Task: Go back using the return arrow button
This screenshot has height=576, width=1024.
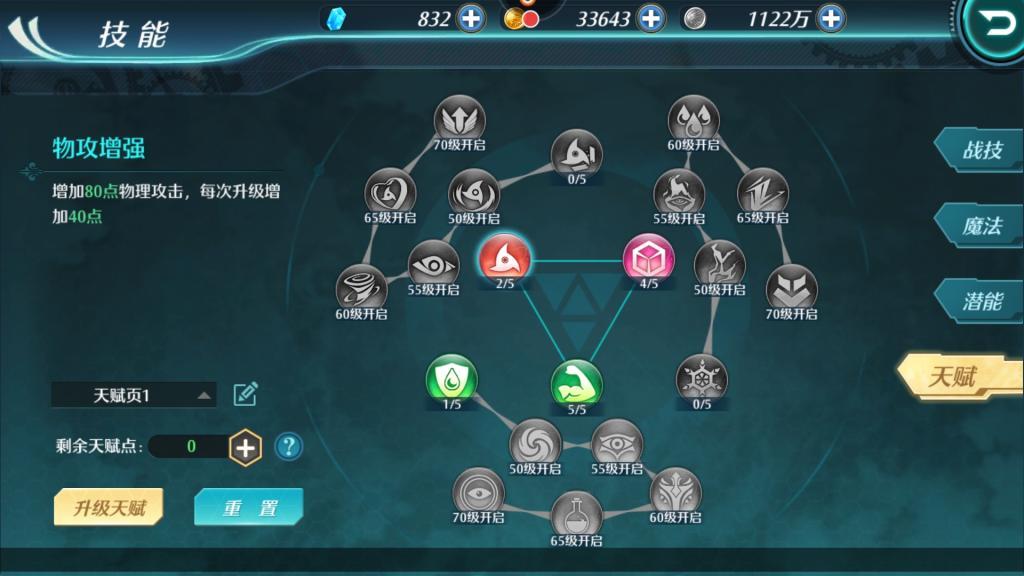Action: click(997, 25)
